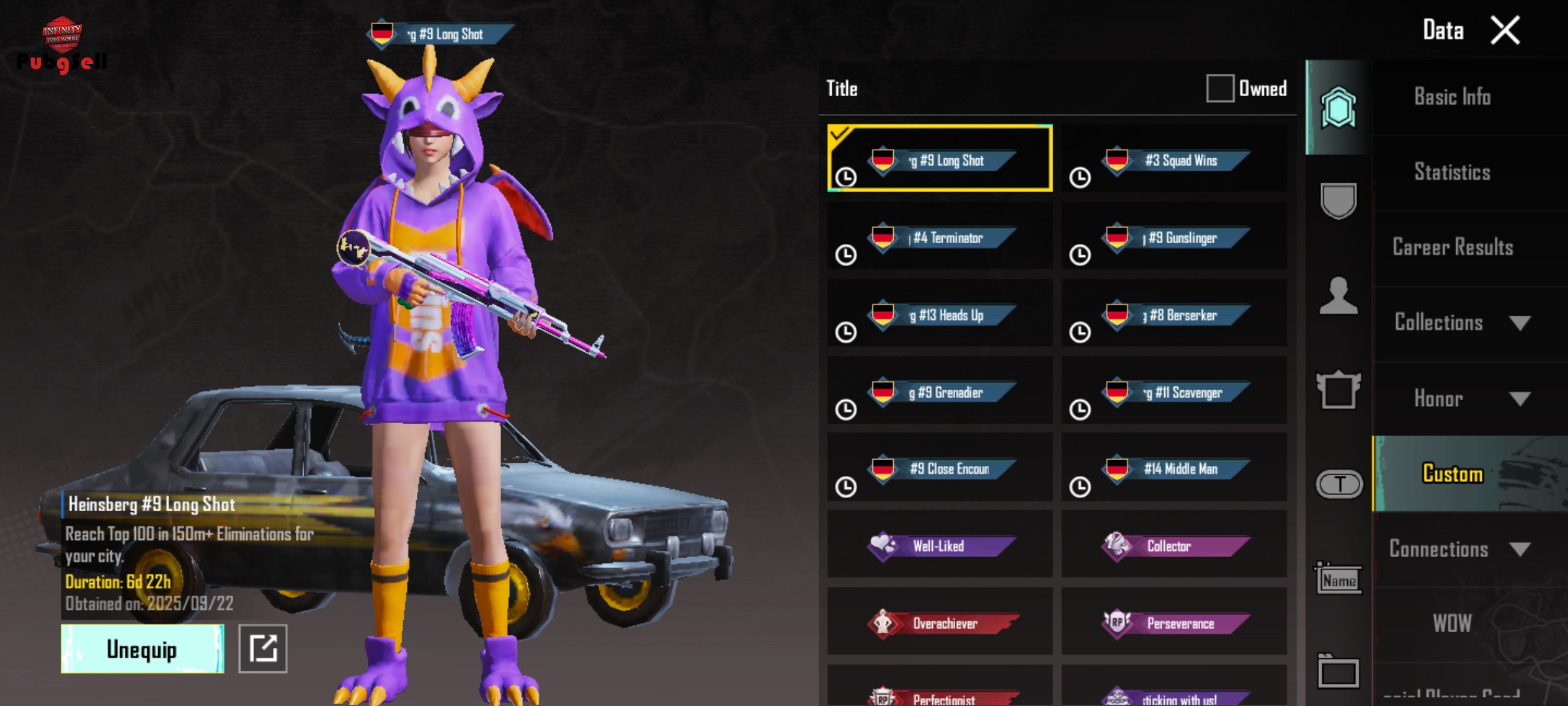This screenshot has width=1568, height=706.
Task: Click the share arrow icon button
Action: pos(263,649)
